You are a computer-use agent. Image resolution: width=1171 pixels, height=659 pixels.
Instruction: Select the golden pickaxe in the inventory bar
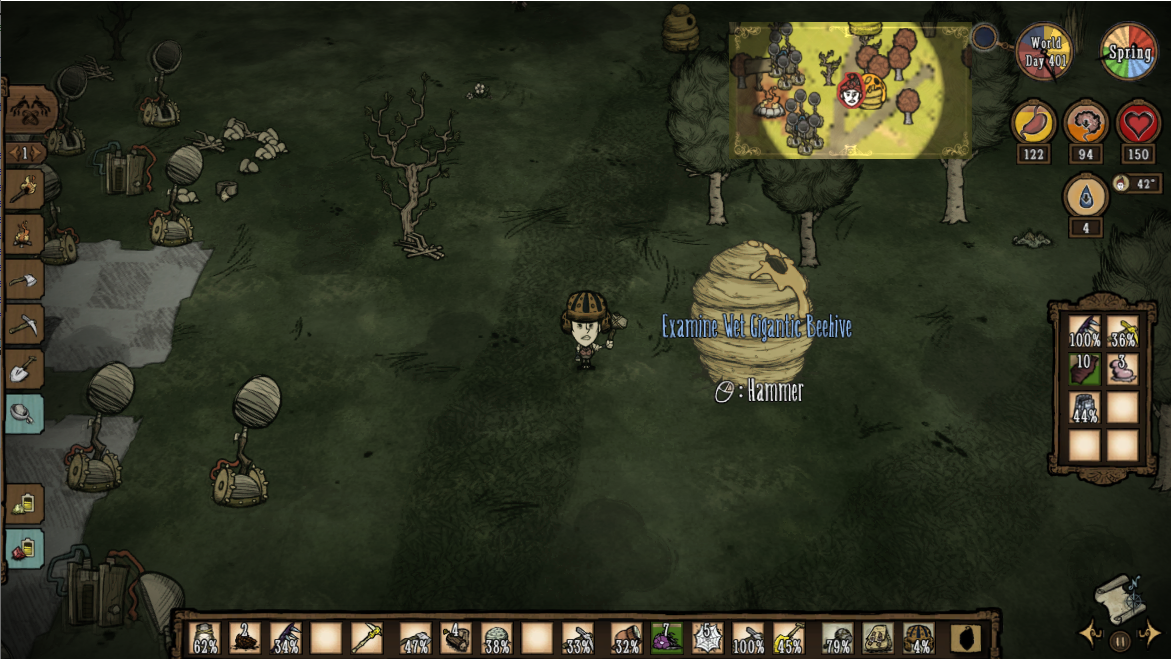(x=367, y=637)
